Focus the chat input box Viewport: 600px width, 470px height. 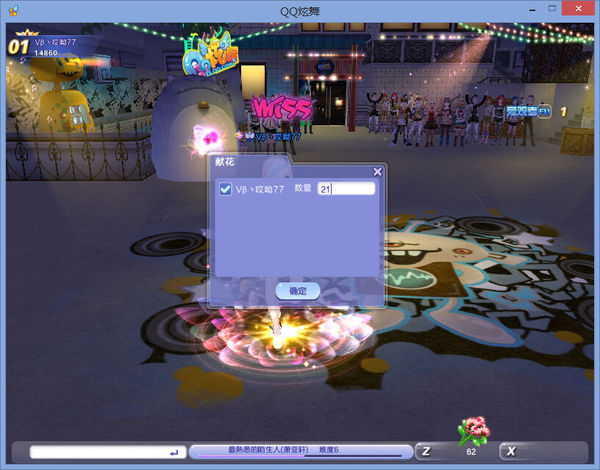click(98, 452)
